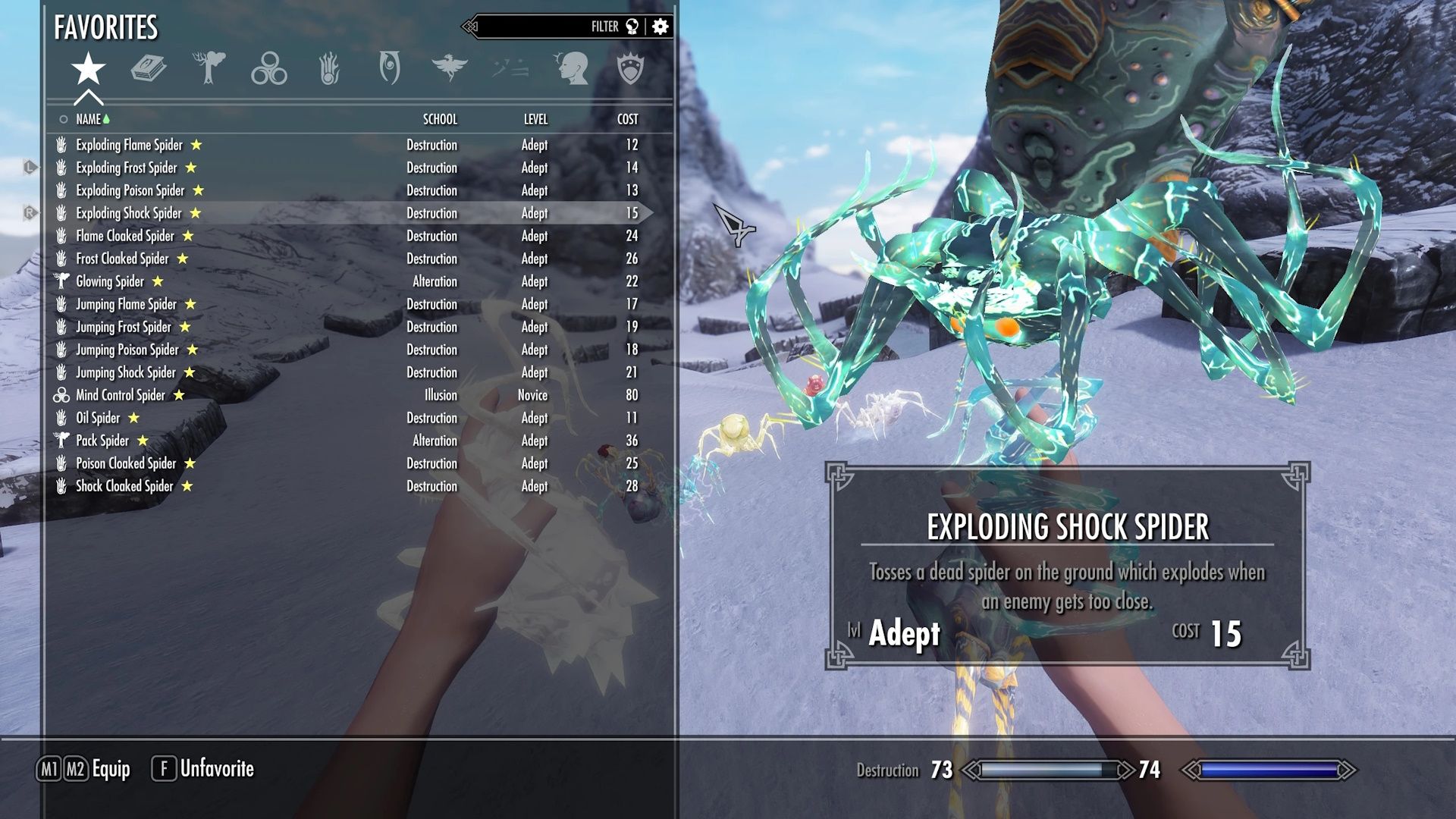Open the spell book category icon
The width and height of the screenshot is (1456, 819).
click(149, 68)
